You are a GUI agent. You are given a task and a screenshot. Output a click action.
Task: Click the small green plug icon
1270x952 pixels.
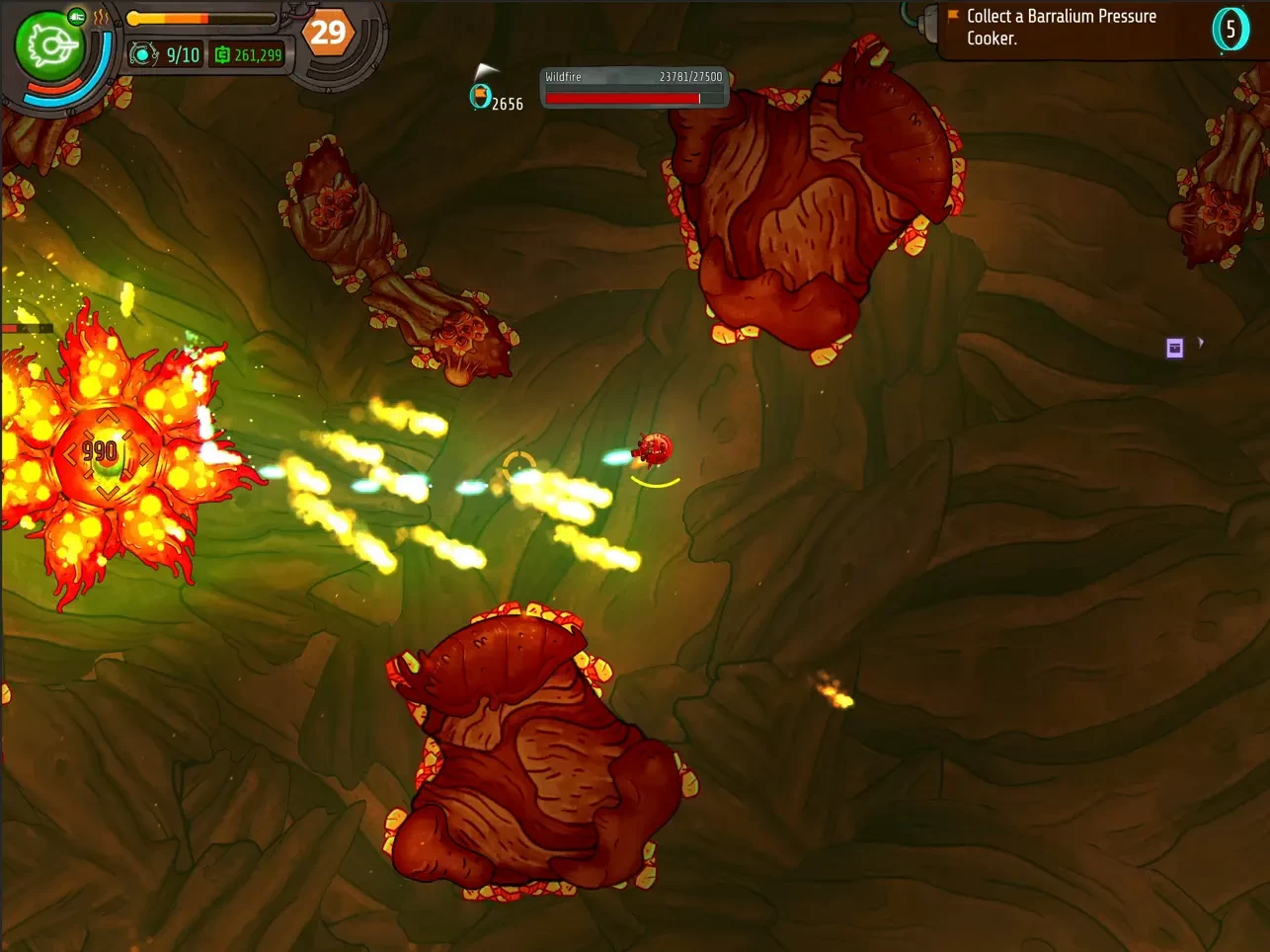(x=77, y=16)
